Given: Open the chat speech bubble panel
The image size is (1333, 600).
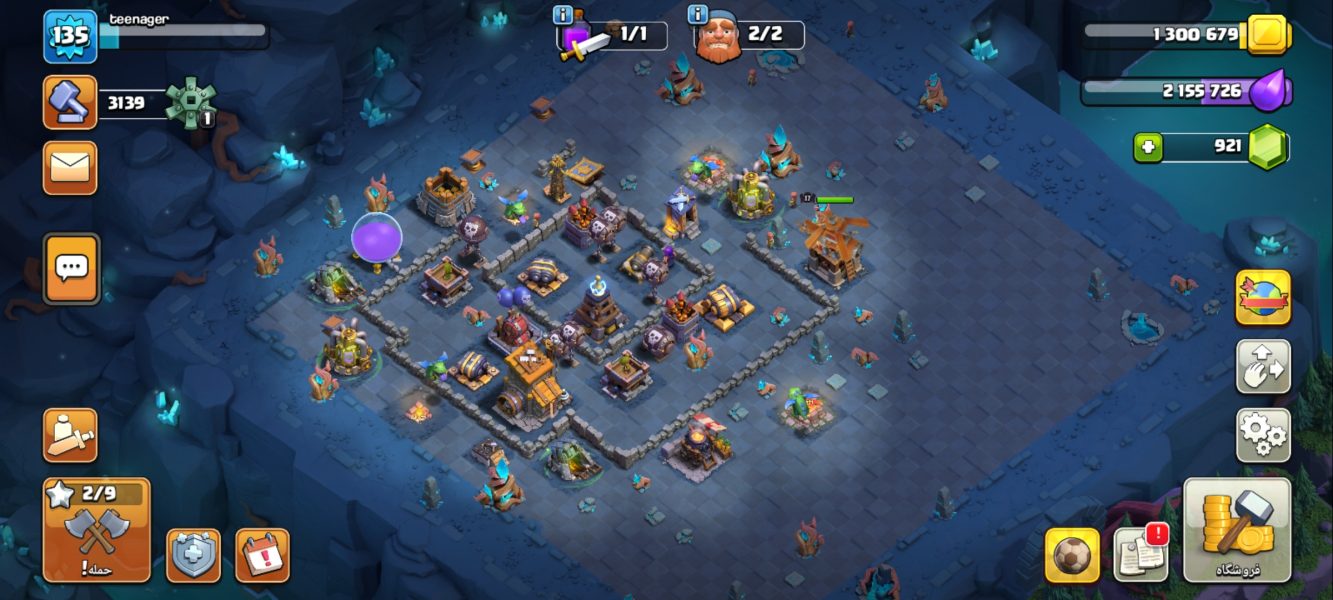Looking at the screenshot, I should pyautogui.click(x=71, y=268).
